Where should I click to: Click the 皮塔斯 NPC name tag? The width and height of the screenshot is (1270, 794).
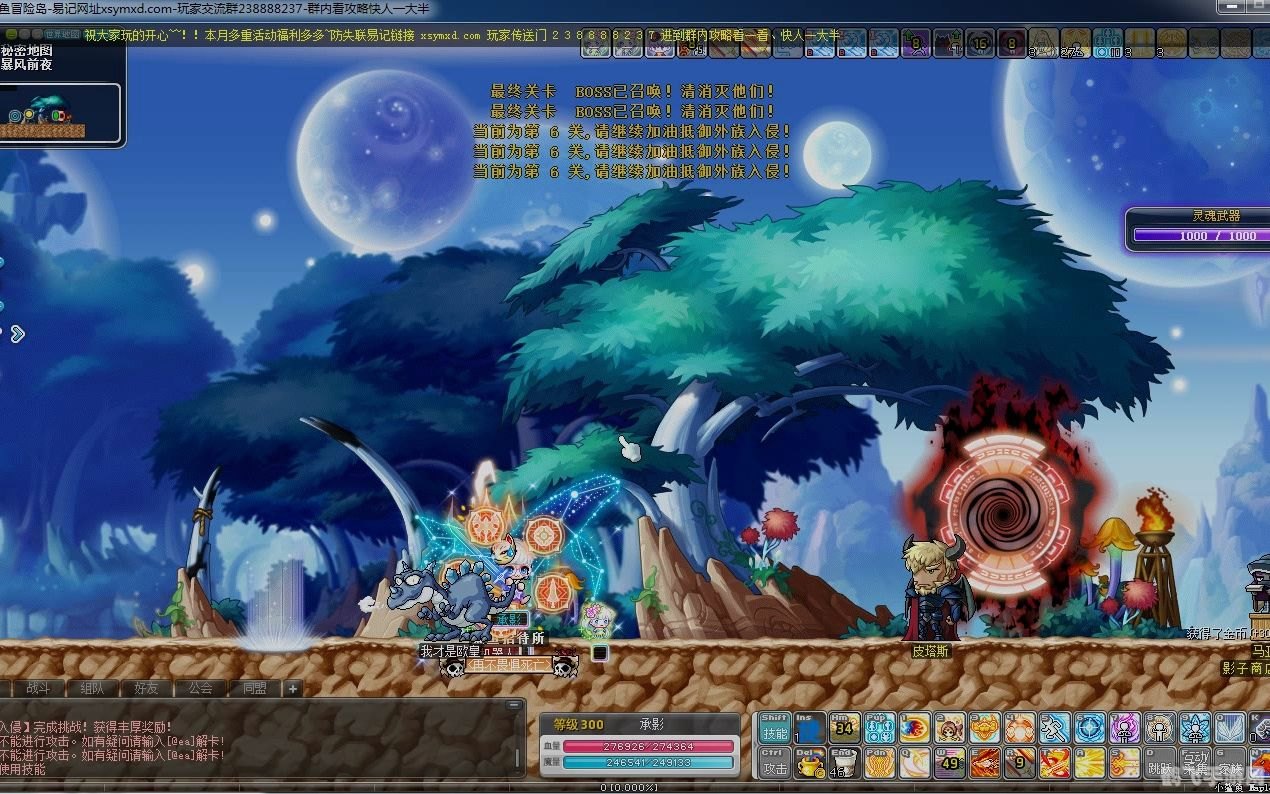pos(930,650)
